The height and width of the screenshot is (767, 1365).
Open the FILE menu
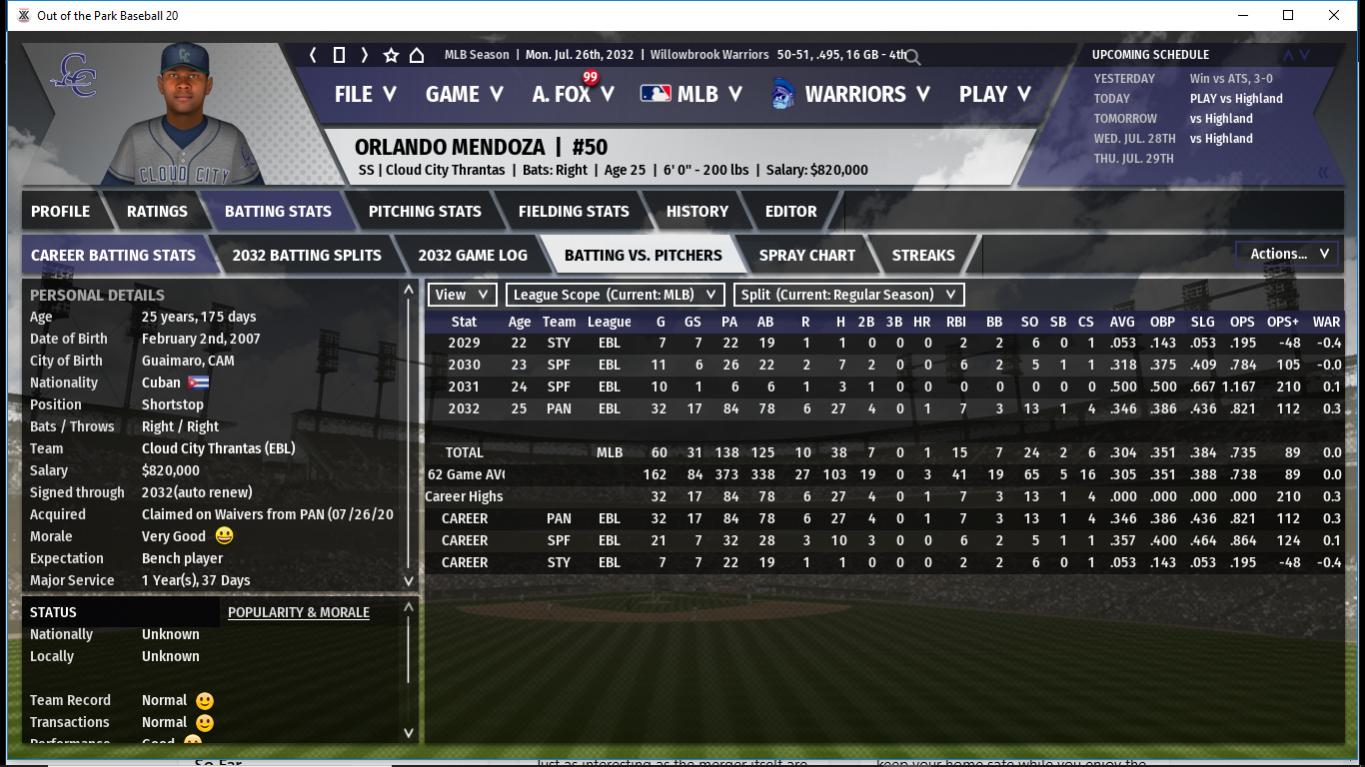[365, 94]
